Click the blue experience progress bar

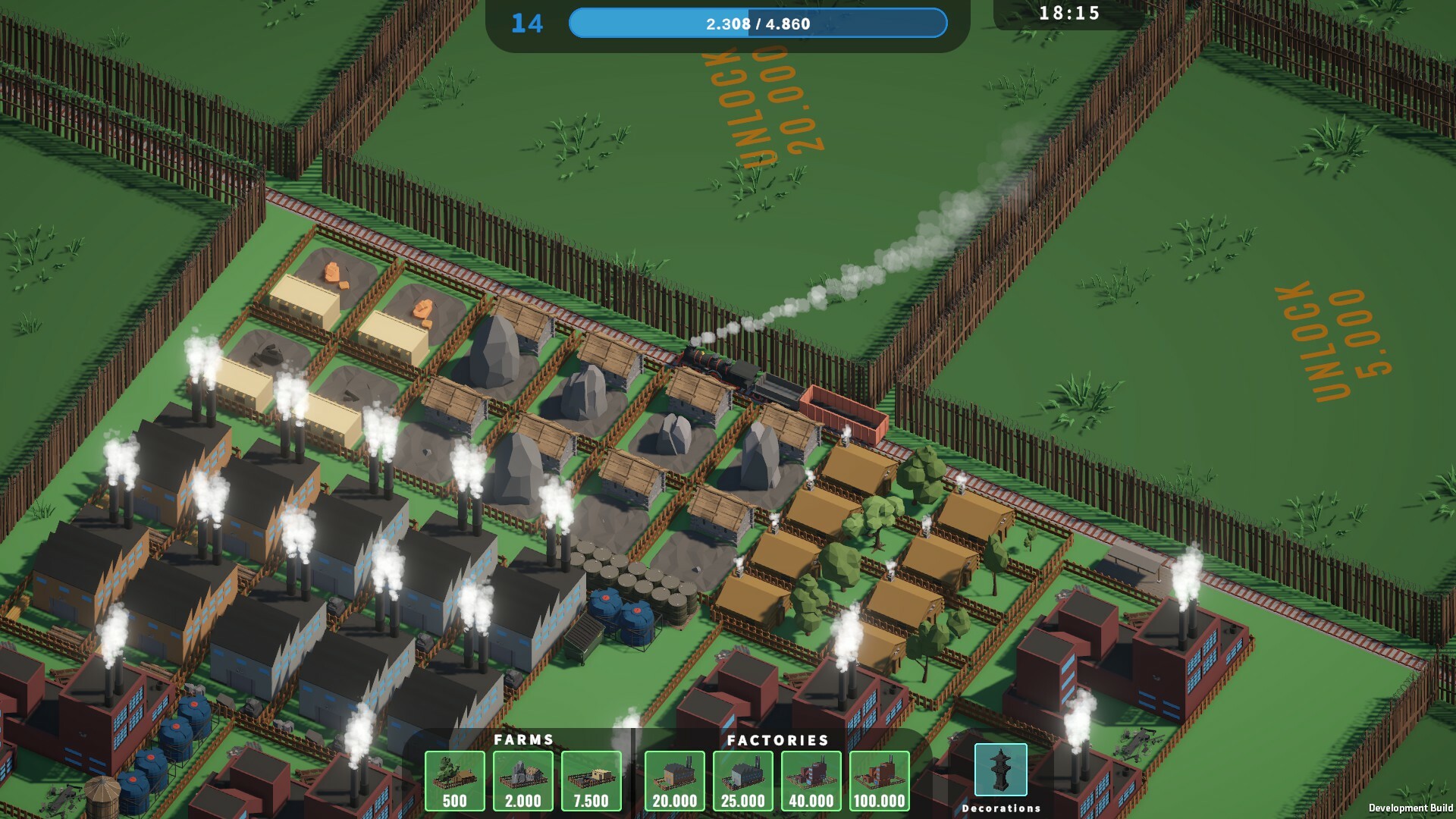pos(758,24)
